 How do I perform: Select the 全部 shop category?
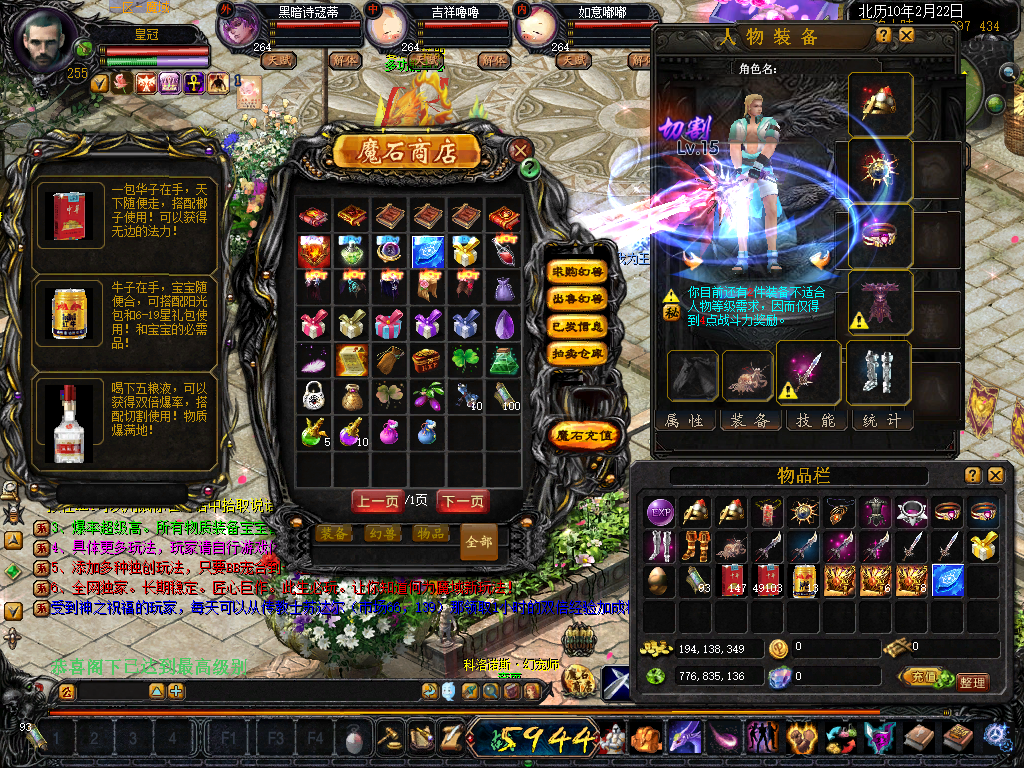479,542
